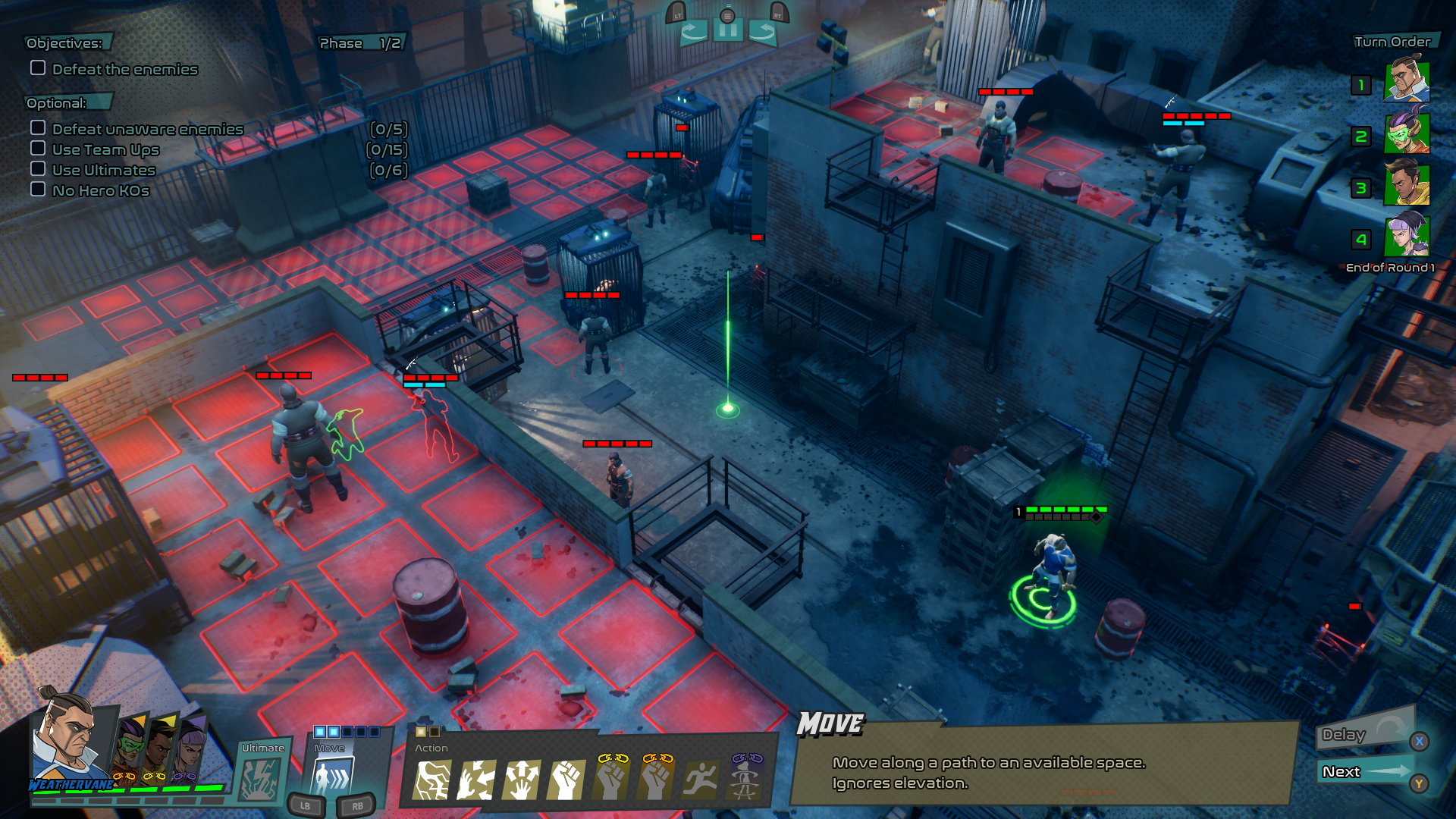Select the yellow chained Team Up fist action
Screen dimensions: 1456x819
[611, 777]
